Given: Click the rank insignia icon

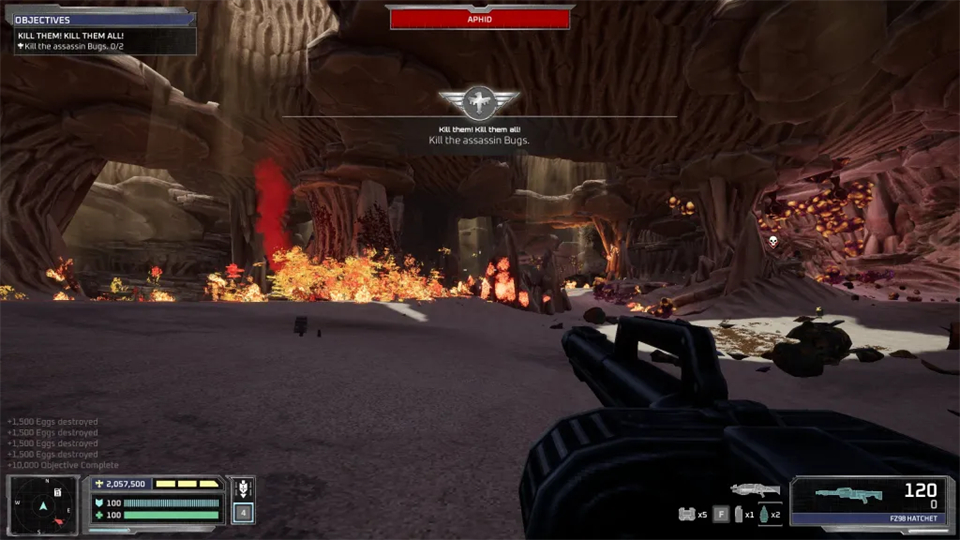Looking at the screenshot, I should pos(241,489).
